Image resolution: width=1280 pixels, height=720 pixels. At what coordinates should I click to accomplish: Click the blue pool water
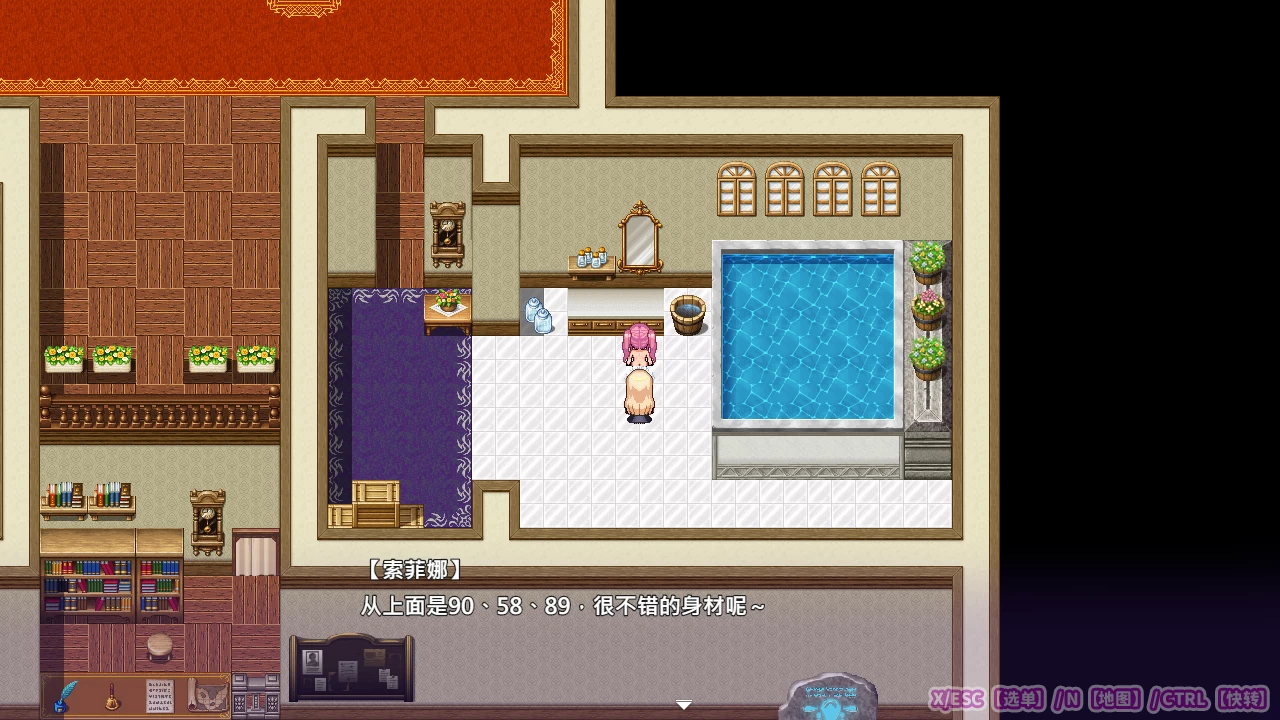point(808,335)
